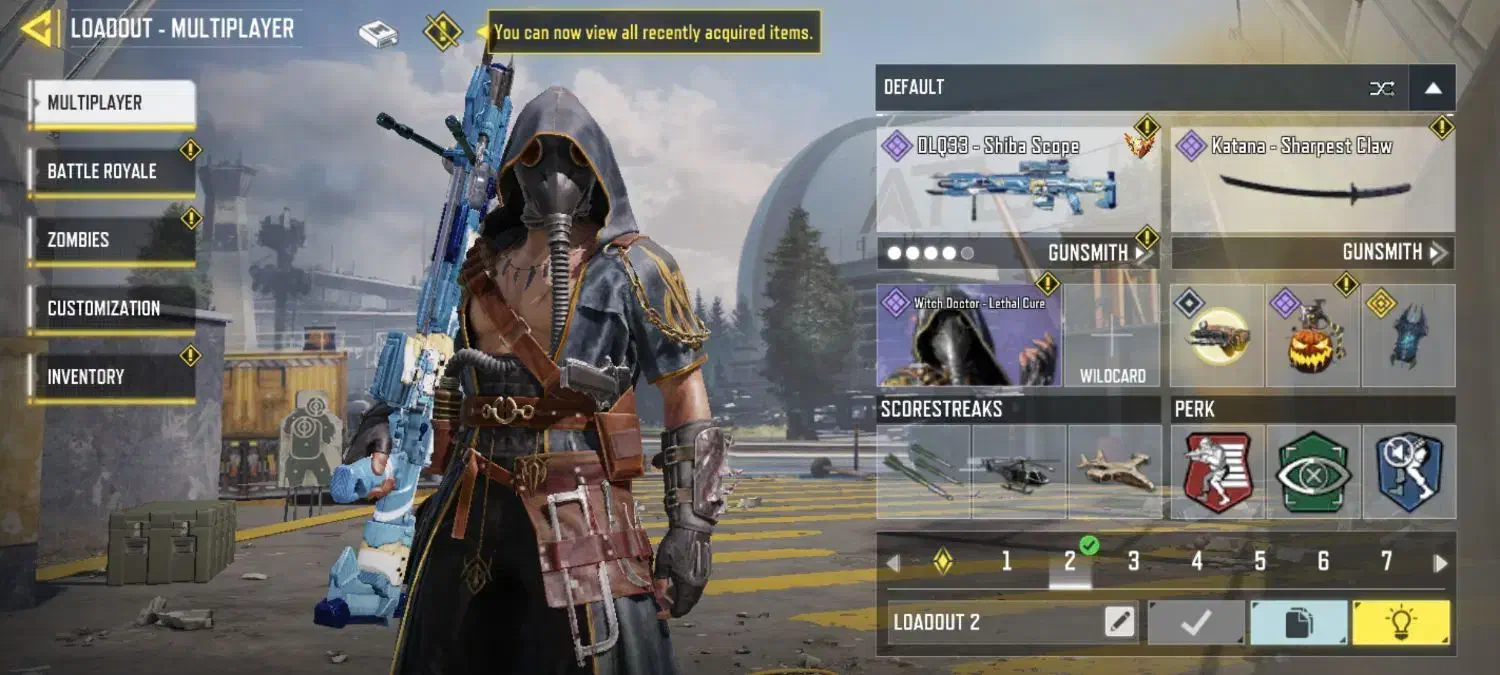This screenshot has width=1500, height=675.
Task: Open the yellow lightbulb recommendations
Action: coord(1400,623)
